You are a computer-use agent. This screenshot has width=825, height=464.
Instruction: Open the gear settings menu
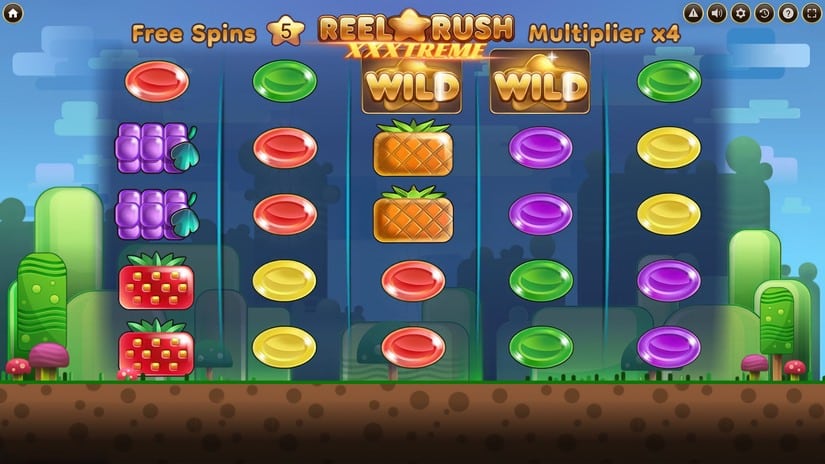point(740,13)
